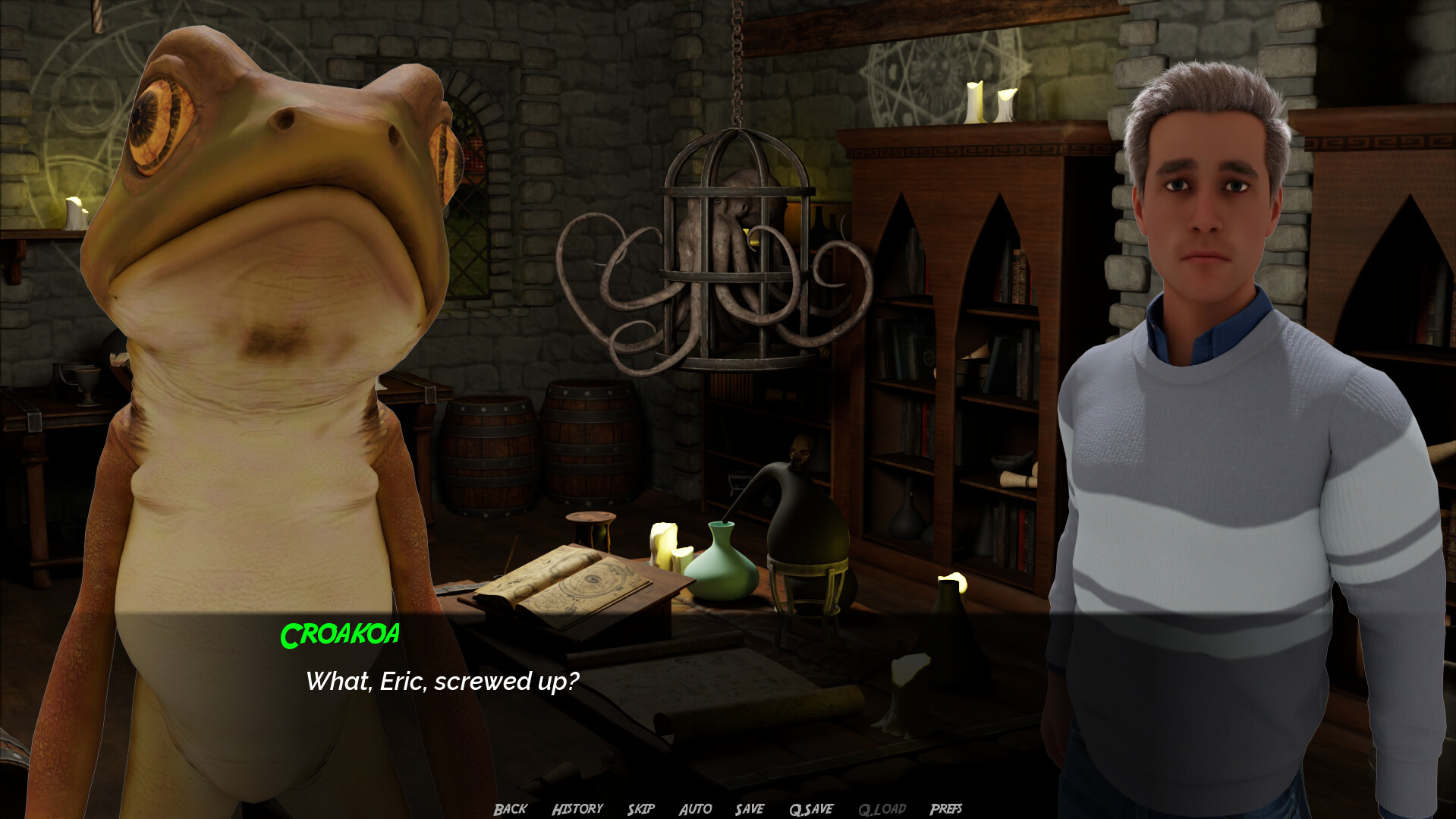Image resolution: width=1456 pixels, height=819 pixels.
Task: Open the Save menu
Action: click(x=749, y=809)
